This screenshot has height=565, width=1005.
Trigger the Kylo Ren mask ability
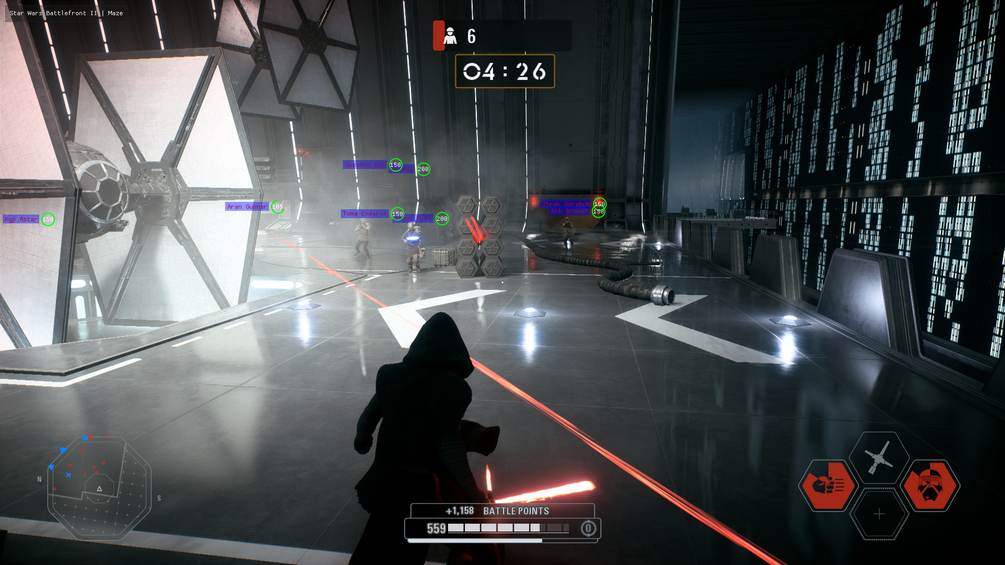pos(930,487)
